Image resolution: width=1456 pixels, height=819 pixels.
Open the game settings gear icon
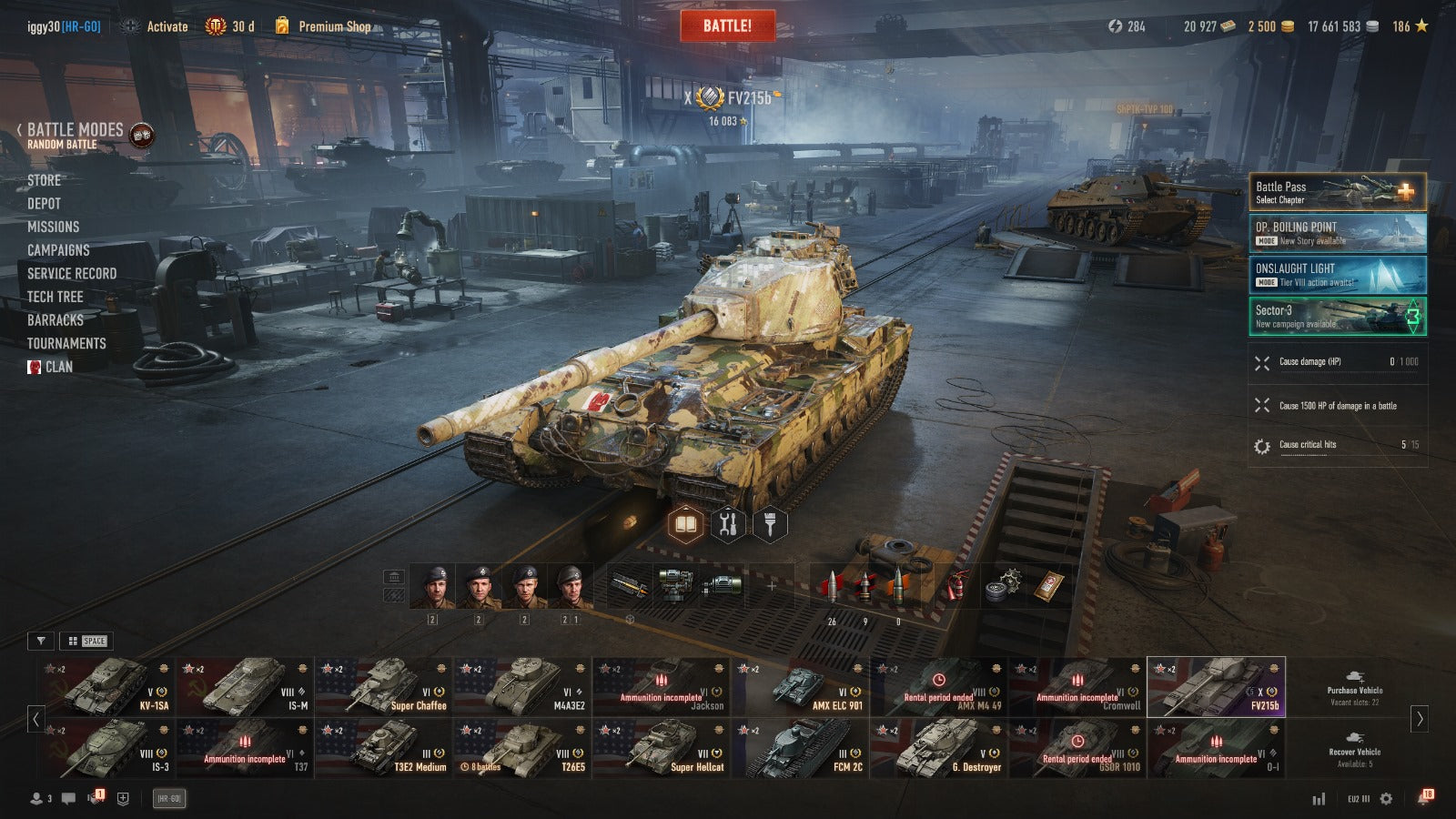(1386, 799)
